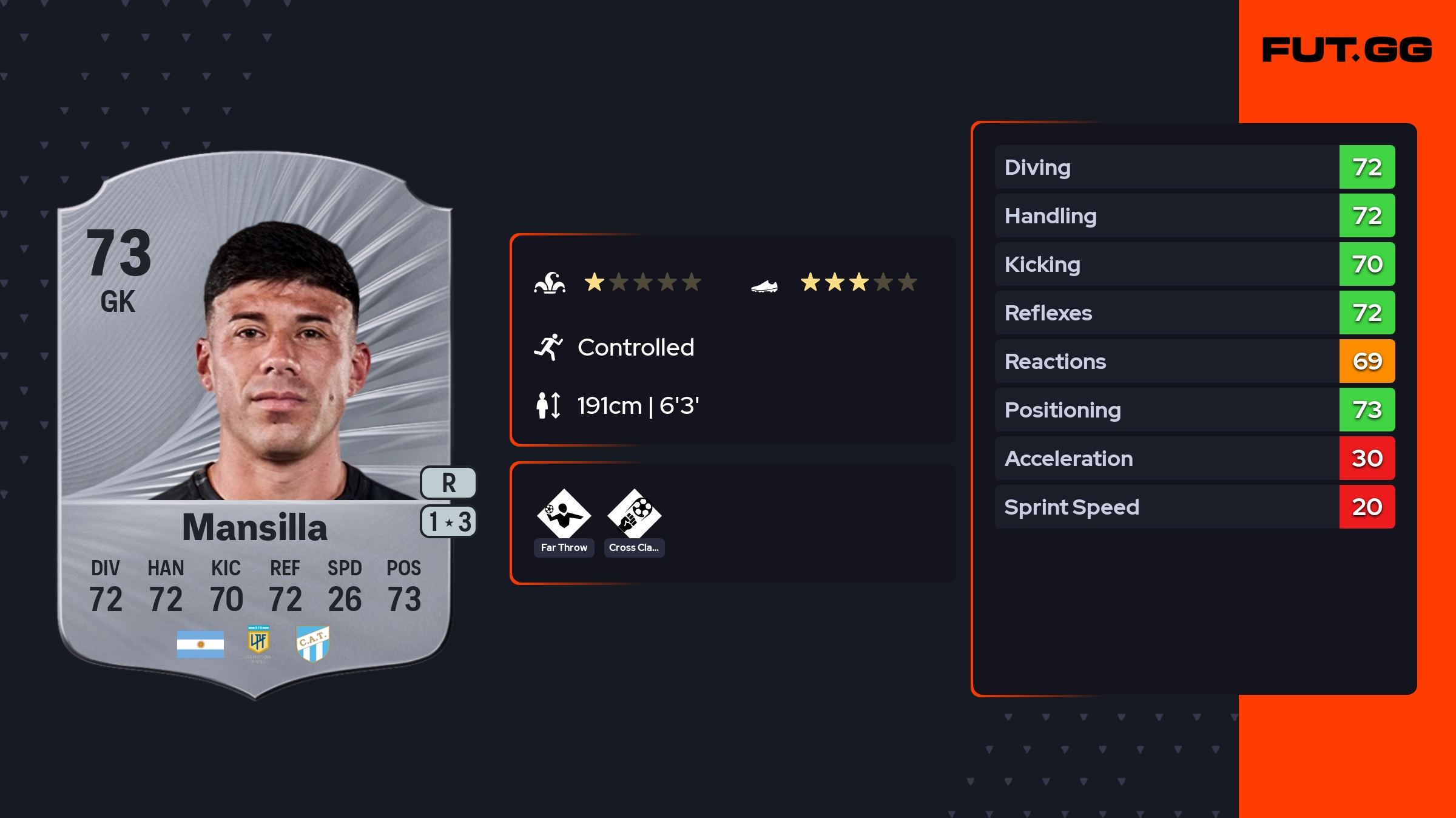Click the Controlled acceleration type entry

[x=635, y=348]
